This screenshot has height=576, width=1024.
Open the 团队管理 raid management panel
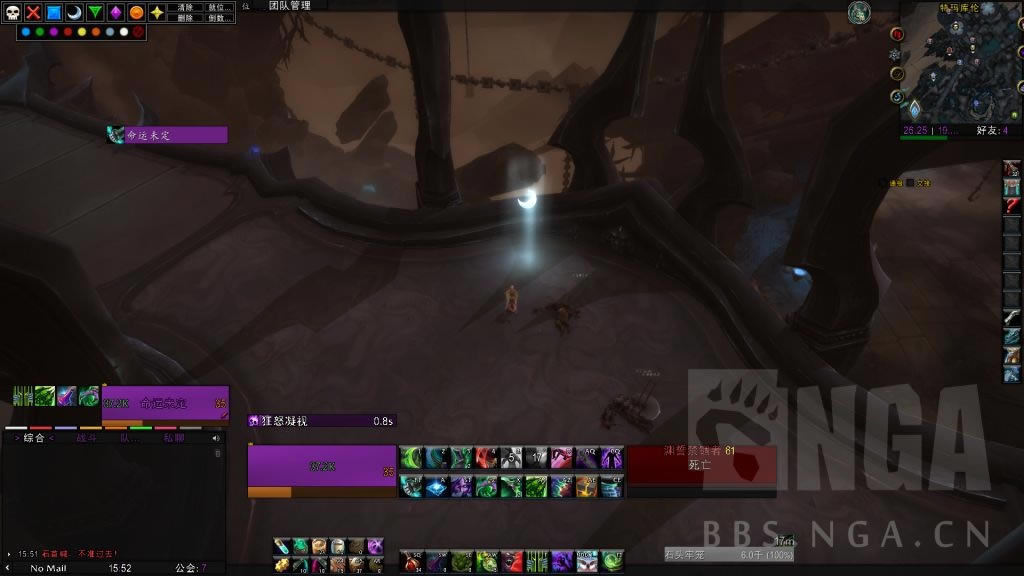point(290,6)
